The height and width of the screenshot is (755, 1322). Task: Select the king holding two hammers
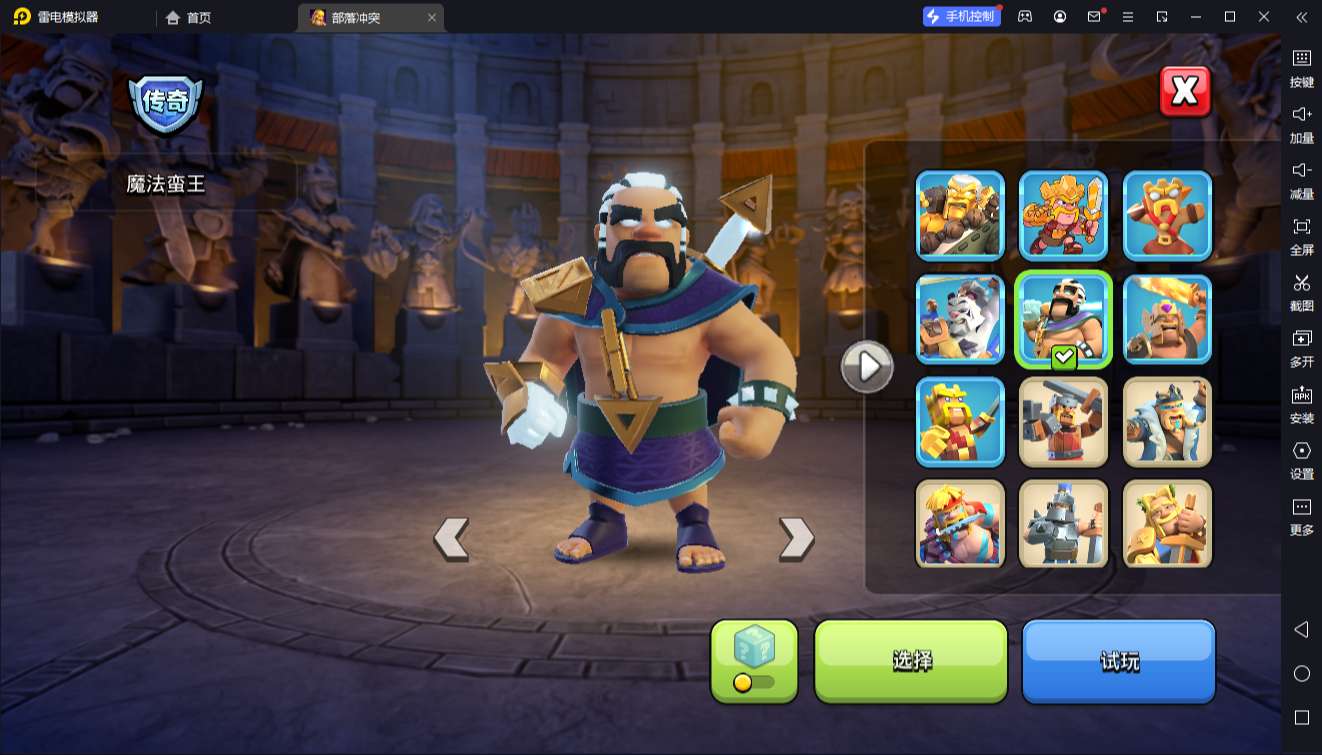[1063, 422]
